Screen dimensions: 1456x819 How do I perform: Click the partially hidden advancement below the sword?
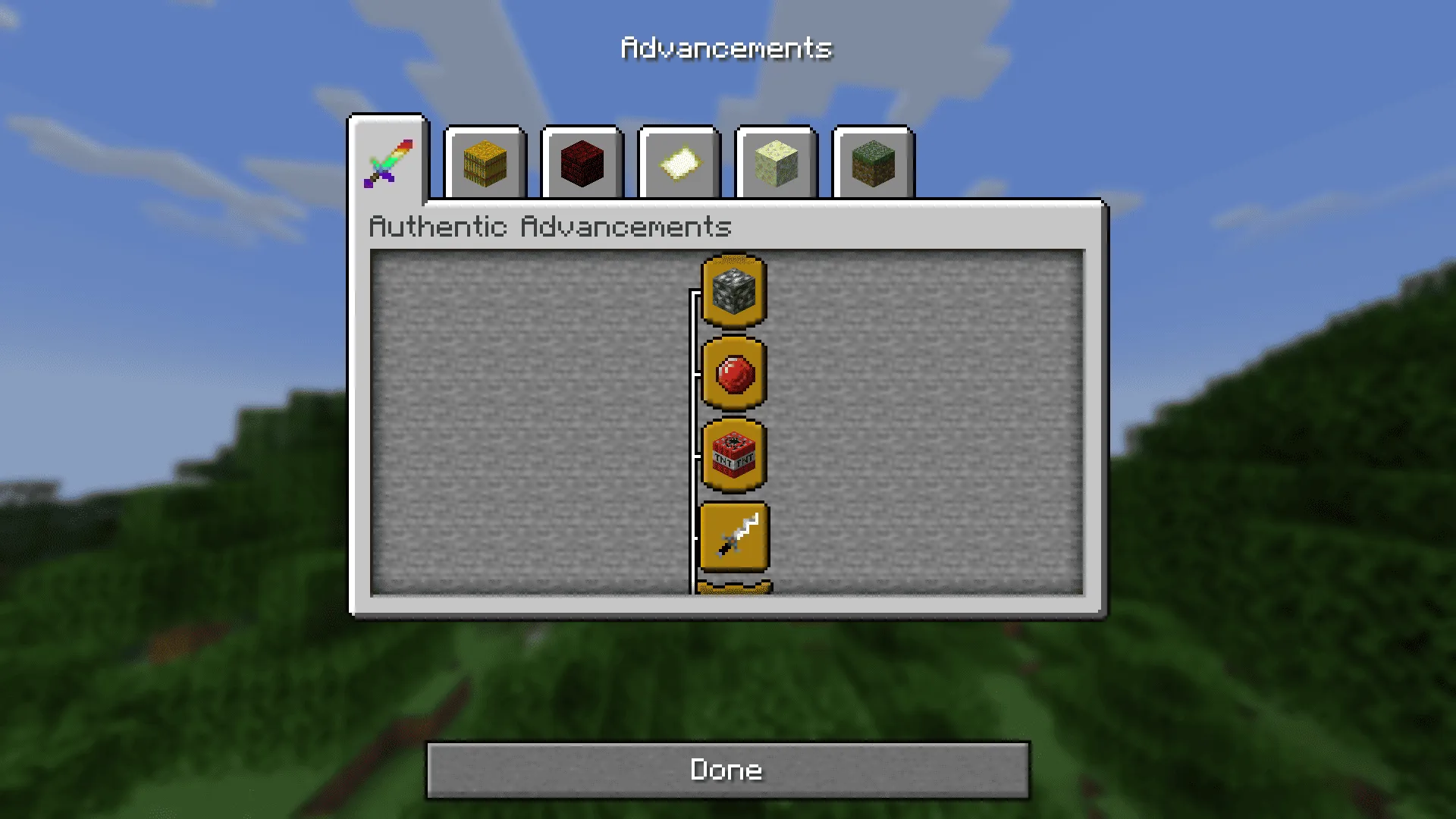pyautogui.click(x=733, y=588)
